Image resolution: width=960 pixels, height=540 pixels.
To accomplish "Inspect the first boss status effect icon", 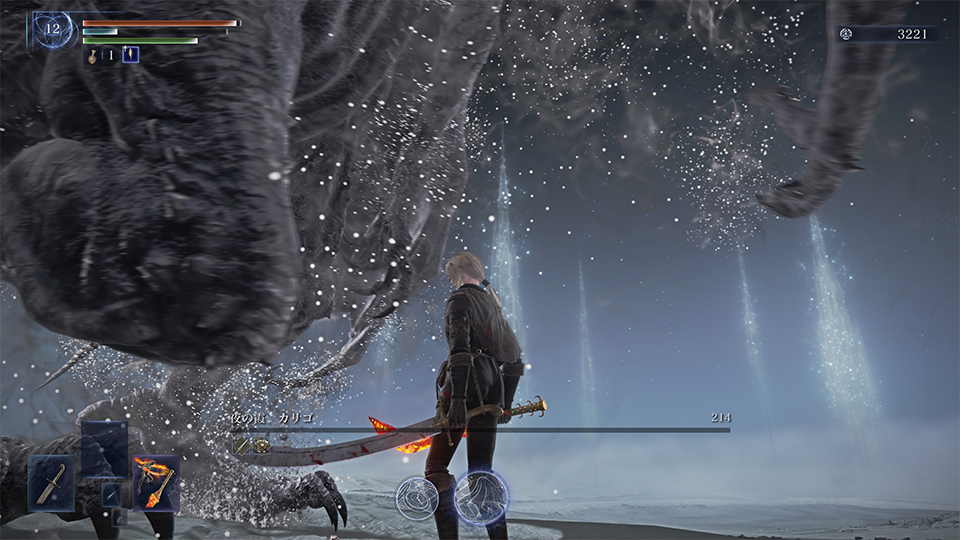I will [x=242, y=446].
